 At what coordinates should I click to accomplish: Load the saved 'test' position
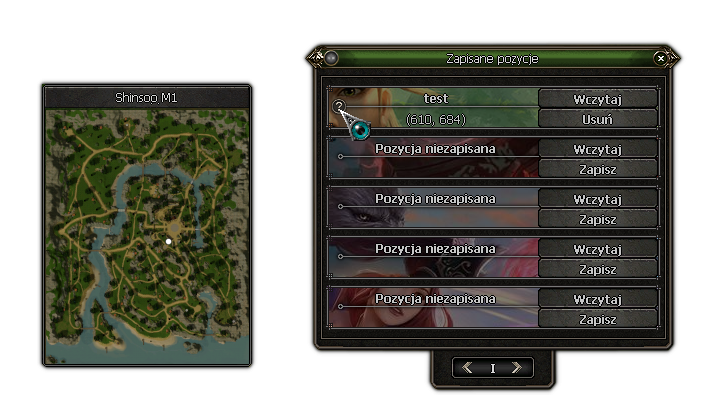pyautogui.click(x=597, y=98)
